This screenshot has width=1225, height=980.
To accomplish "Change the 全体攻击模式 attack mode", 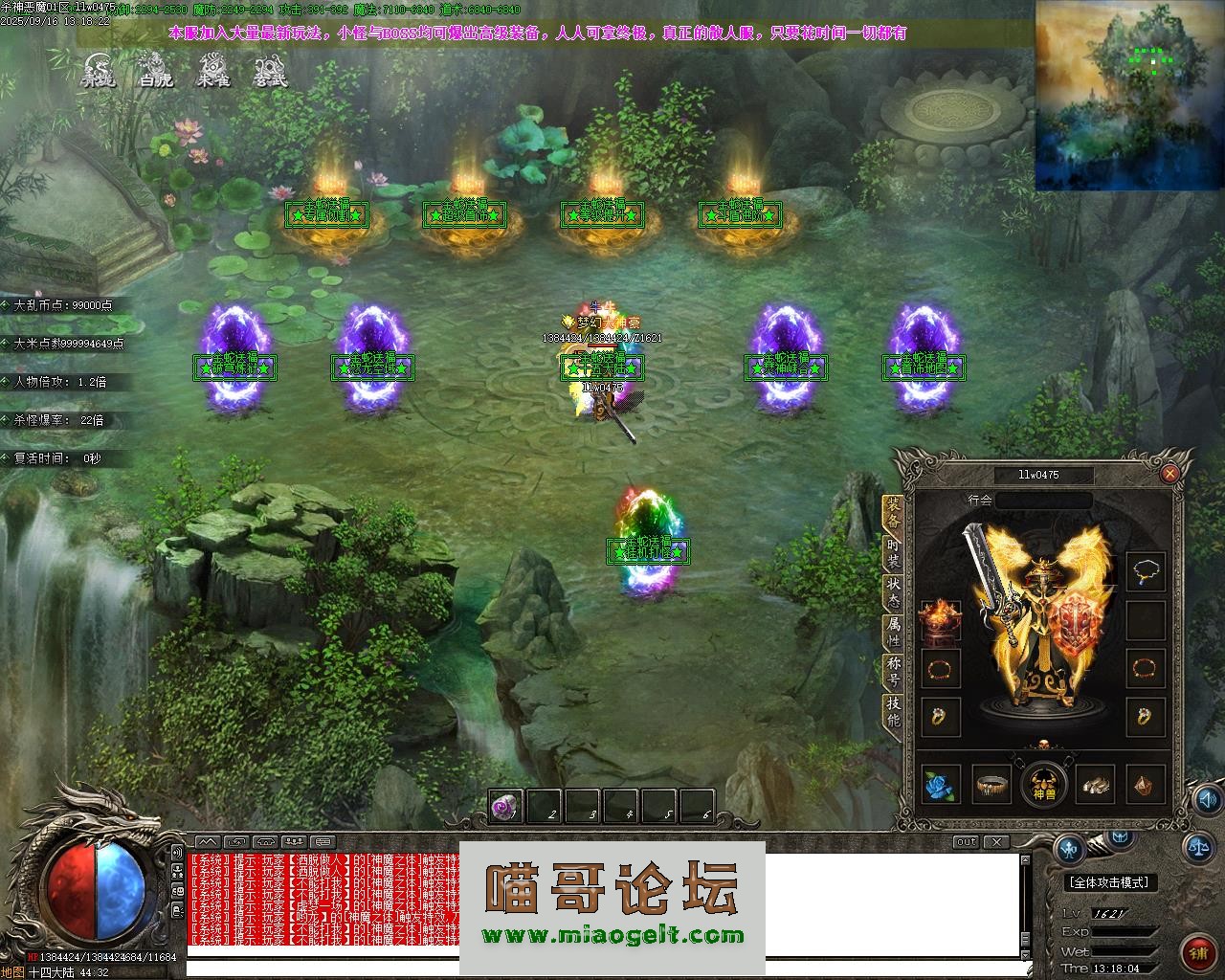I will tap(1108, 882).
